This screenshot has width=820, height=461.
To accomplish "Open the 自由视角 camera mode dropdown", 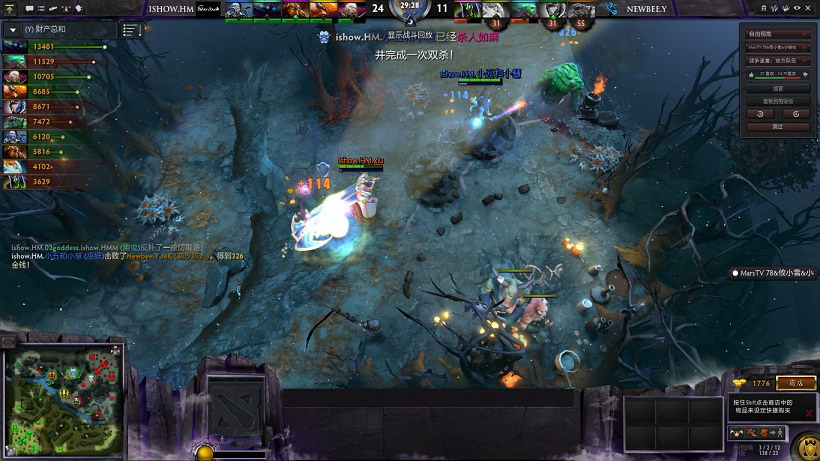I will point(777,33).
